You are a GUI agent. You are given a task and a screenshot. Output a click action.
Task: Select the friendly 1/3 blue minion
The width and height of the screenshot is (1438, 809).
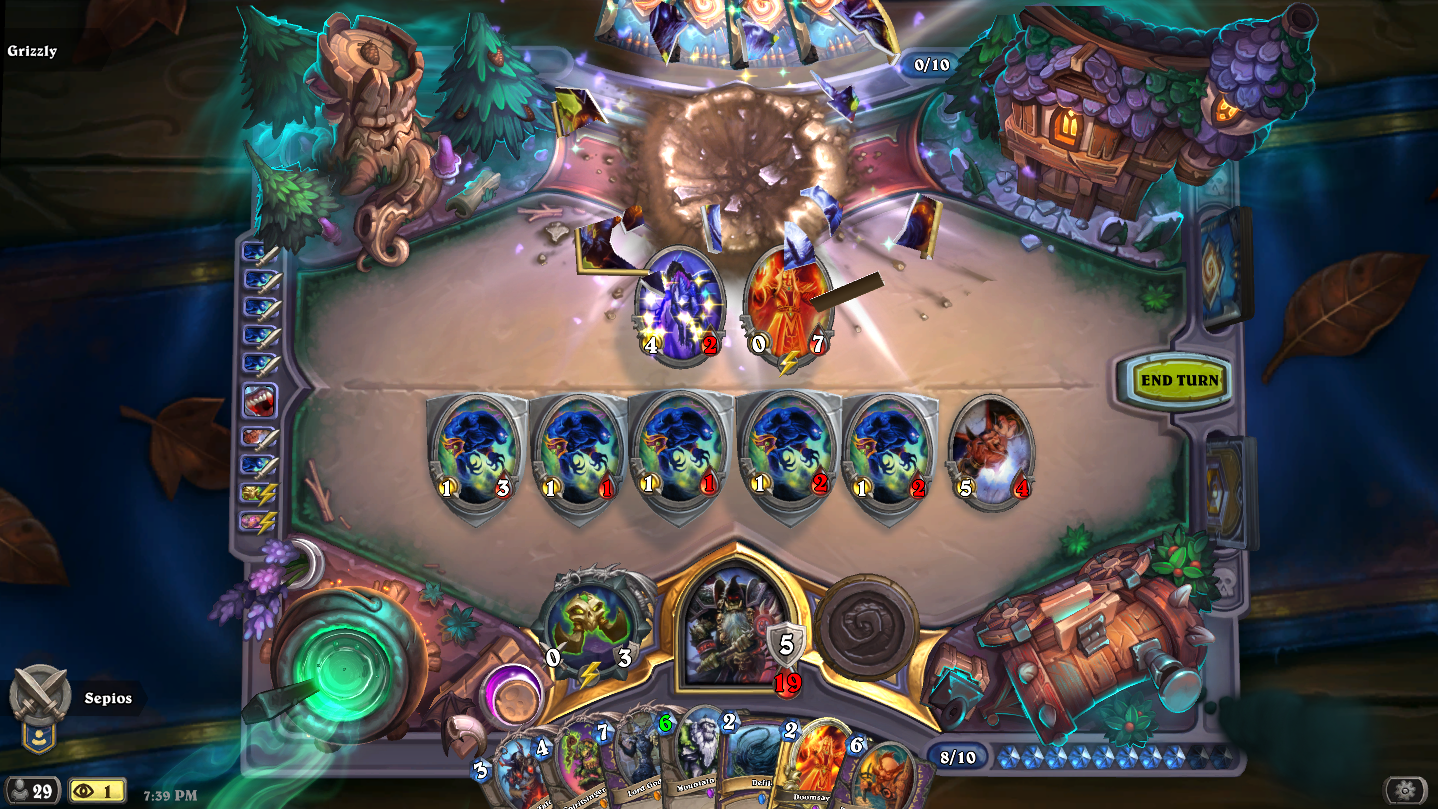point(476,452)
